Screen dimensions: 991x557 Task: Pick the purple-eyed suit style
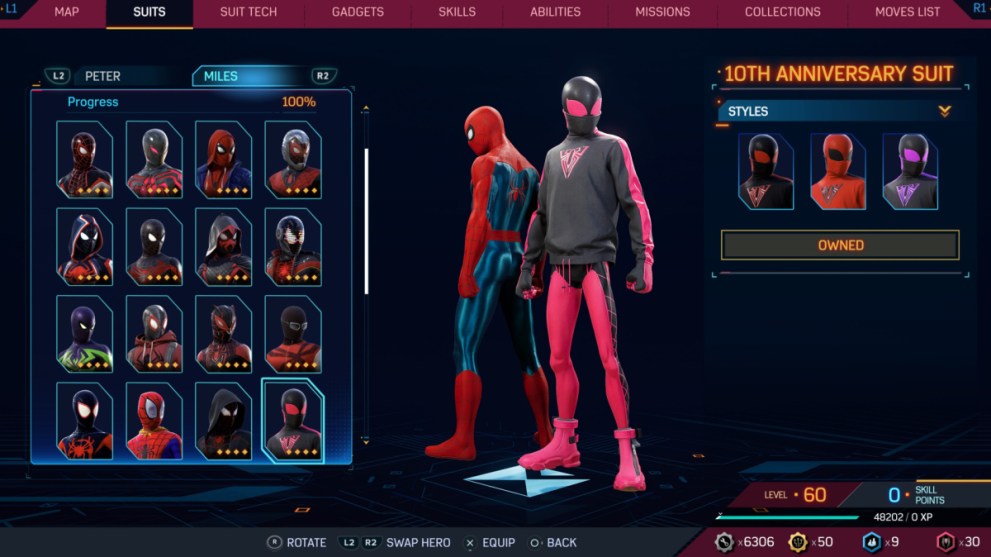pyautogui.click(x=910, y=171)
